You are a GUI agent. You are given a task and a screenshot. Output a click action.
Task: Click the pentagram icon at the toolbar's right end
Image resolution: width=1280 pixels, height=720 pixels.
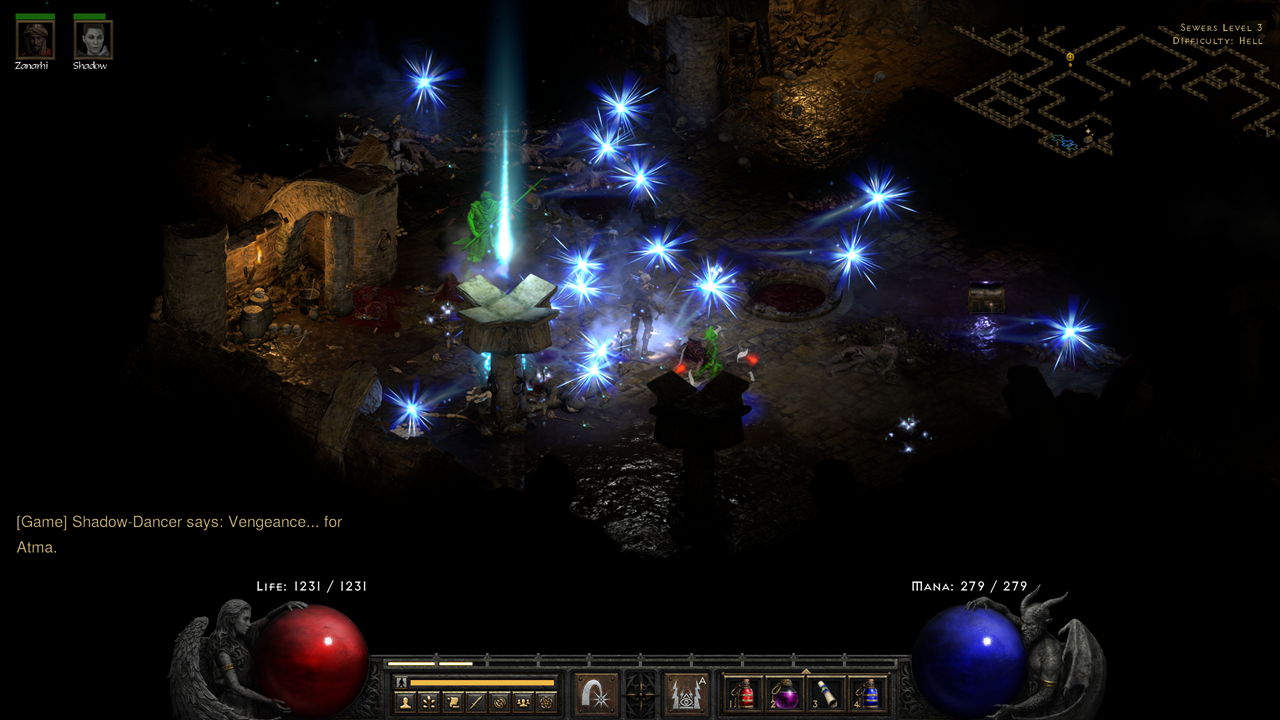545,703
